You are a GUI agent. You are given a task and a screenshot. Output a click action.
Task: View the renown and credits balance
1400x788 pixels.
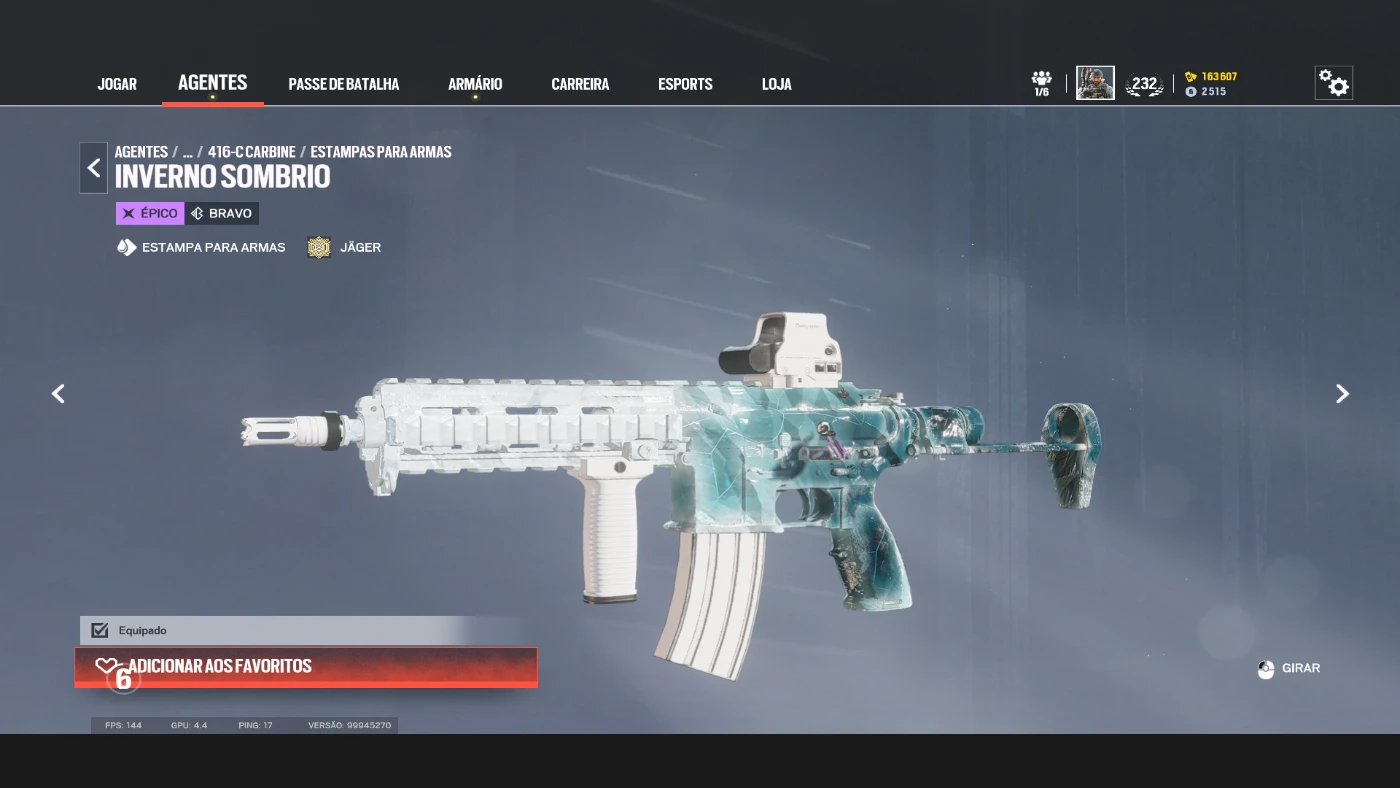coord(1211,84)
